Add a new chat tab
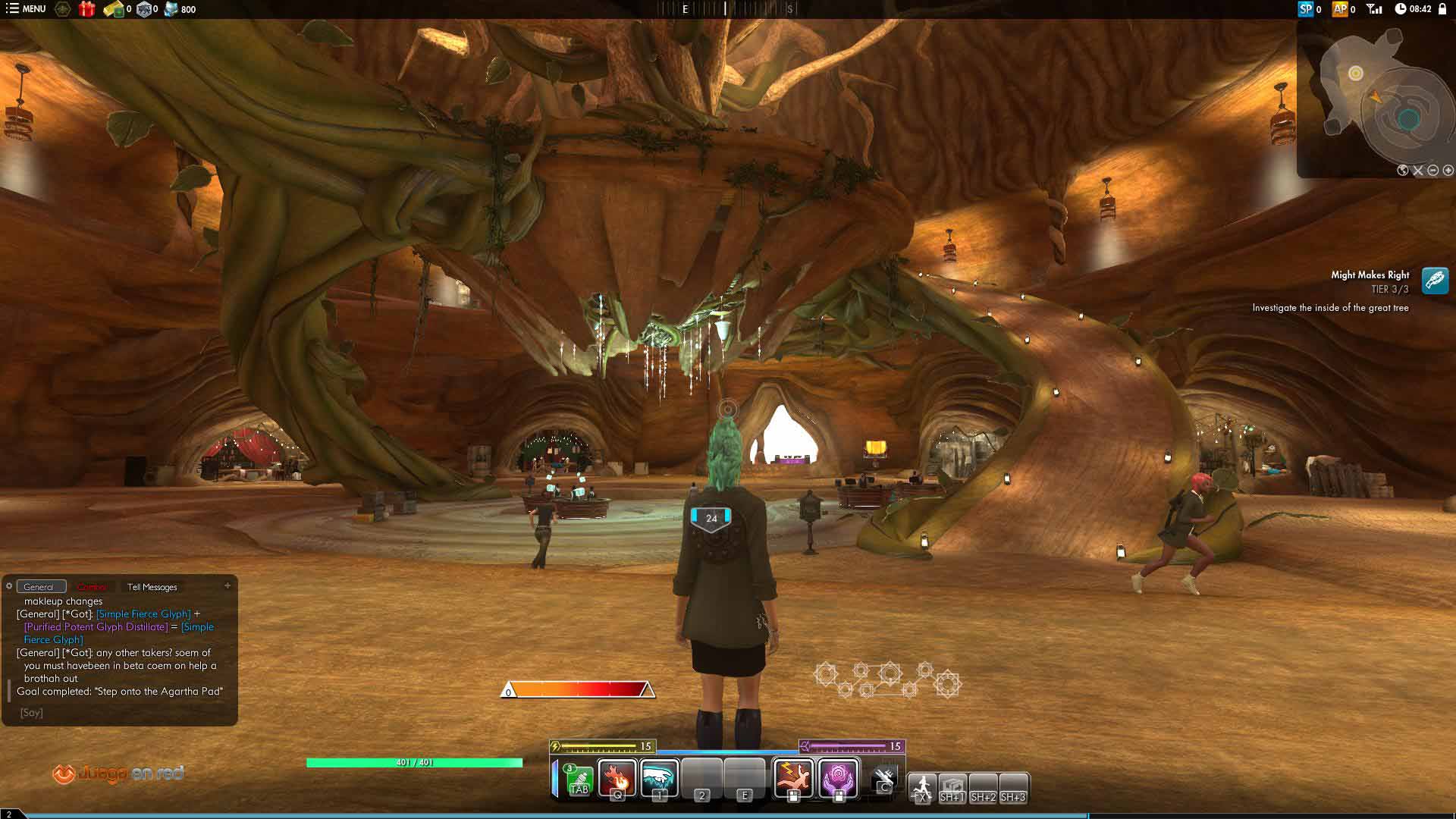 pyautogui.click(x=227, y=585)
